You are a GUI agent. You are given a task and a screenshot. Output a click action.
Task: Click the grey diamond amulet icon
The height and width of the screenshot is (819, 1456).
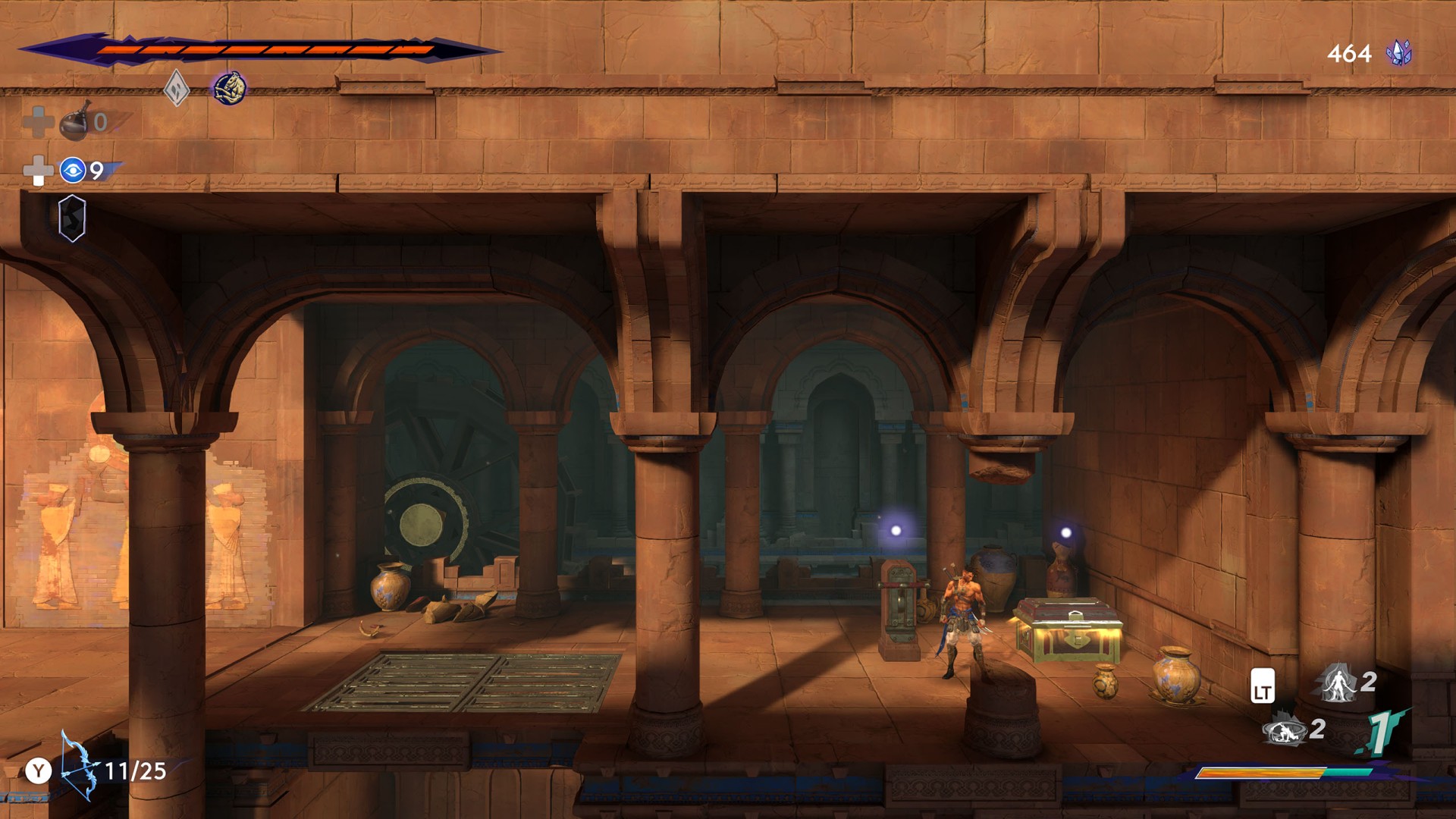click(x=177, y=89)
